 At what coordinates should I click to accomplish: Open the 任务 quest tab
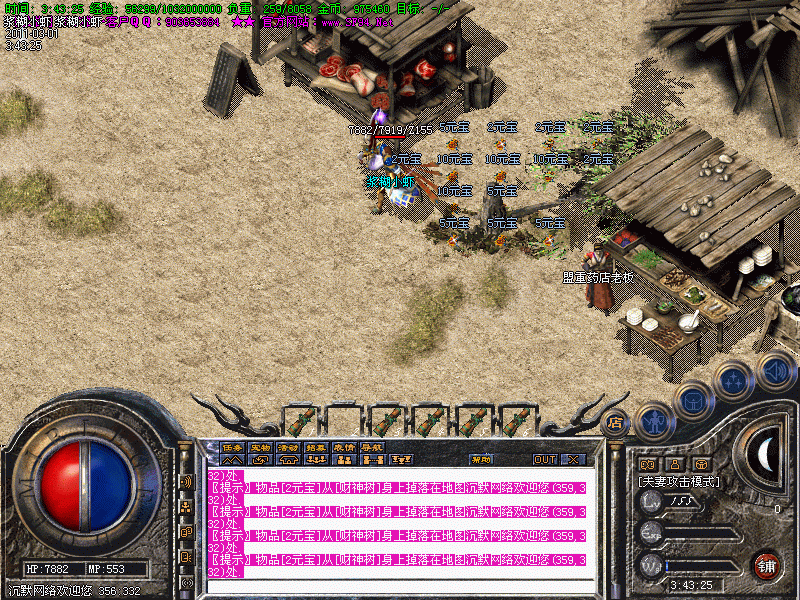pos(231,447)
